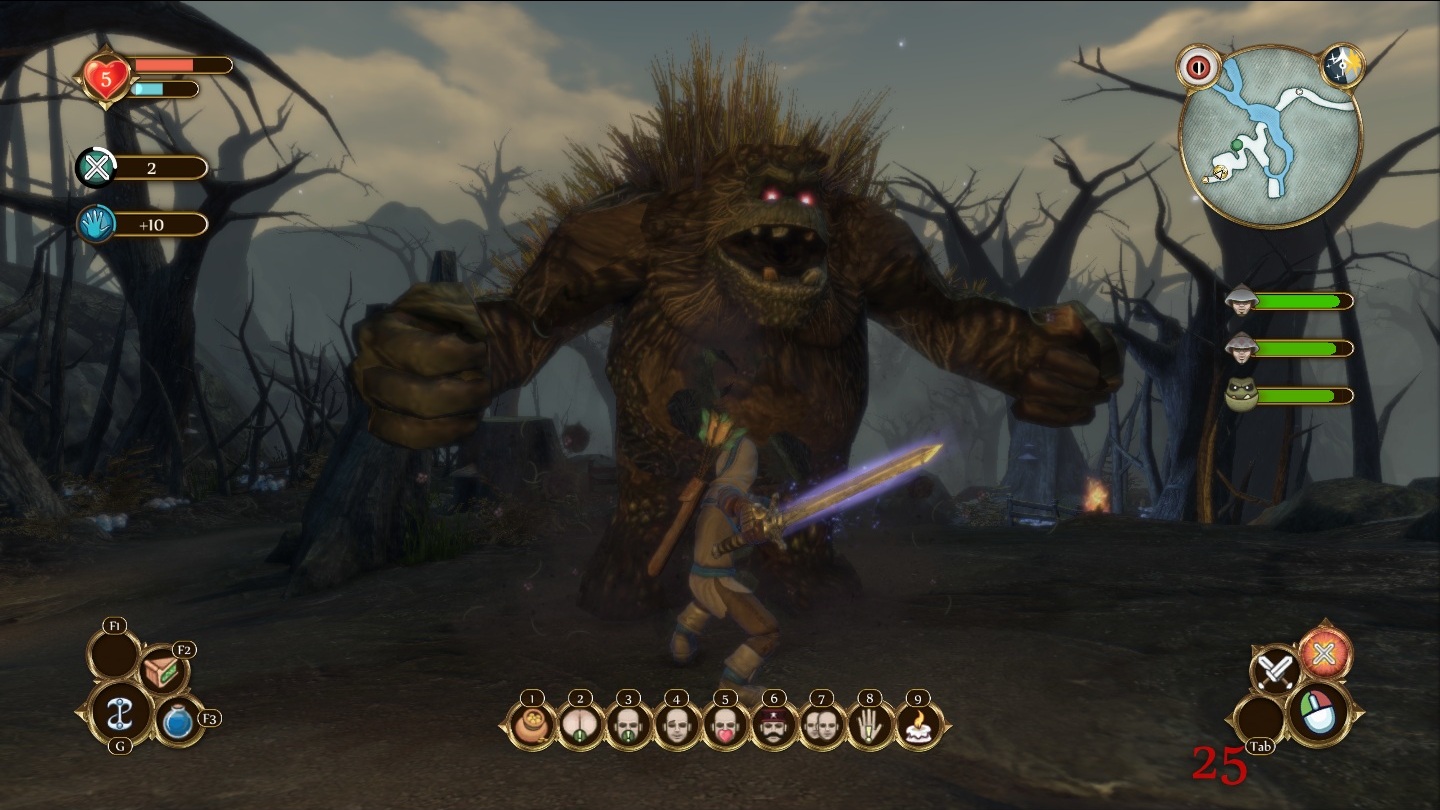Image resolution: width=1440 pixels, height=810 pixels.
Task: Select the mouse-button action icon
Action: [x=1318, y=712]
